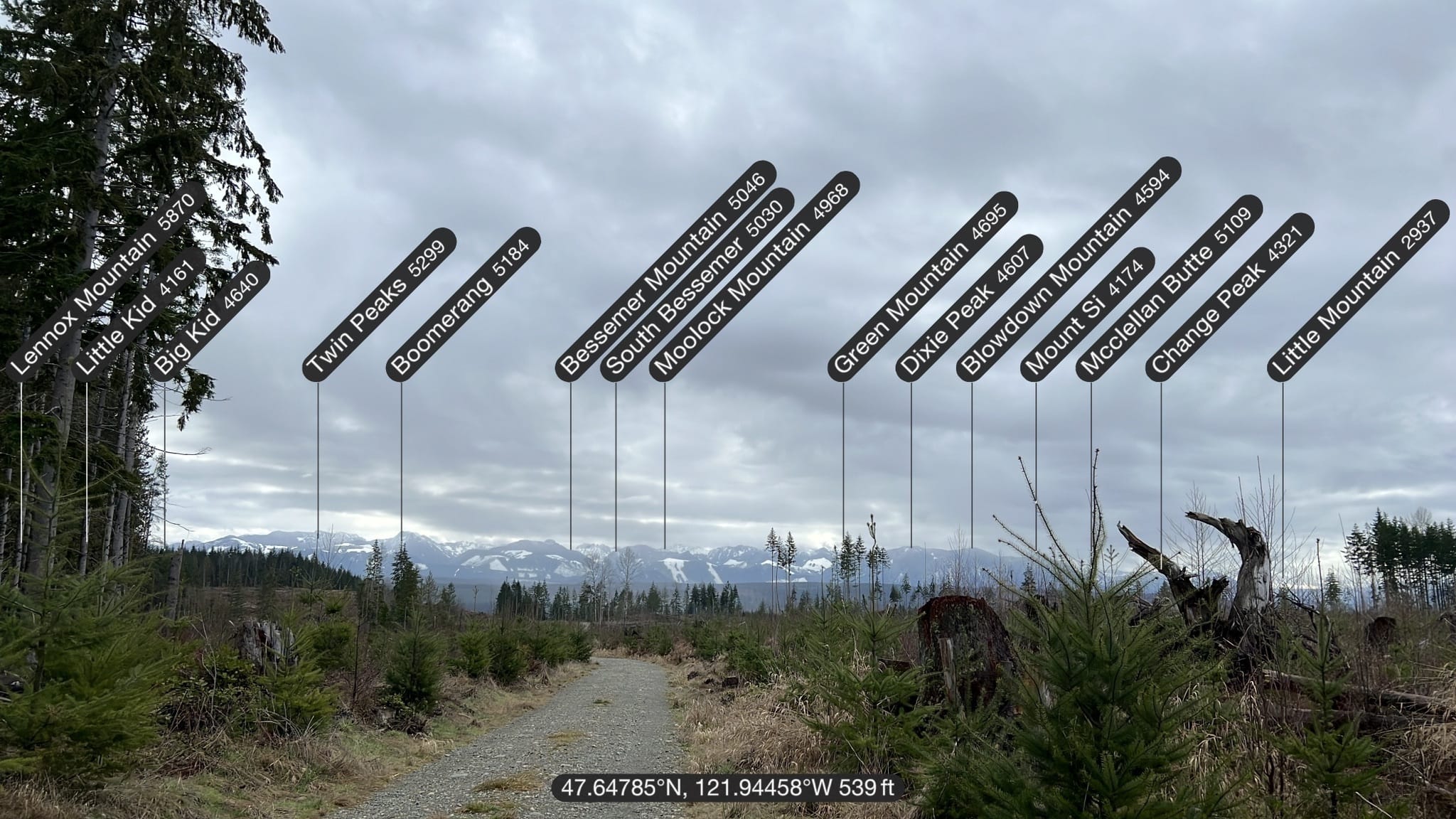The height and width of the screenshot is (819, 1456).
Task: Choose the Twin Peaks label
Action: tap(379, 304)
